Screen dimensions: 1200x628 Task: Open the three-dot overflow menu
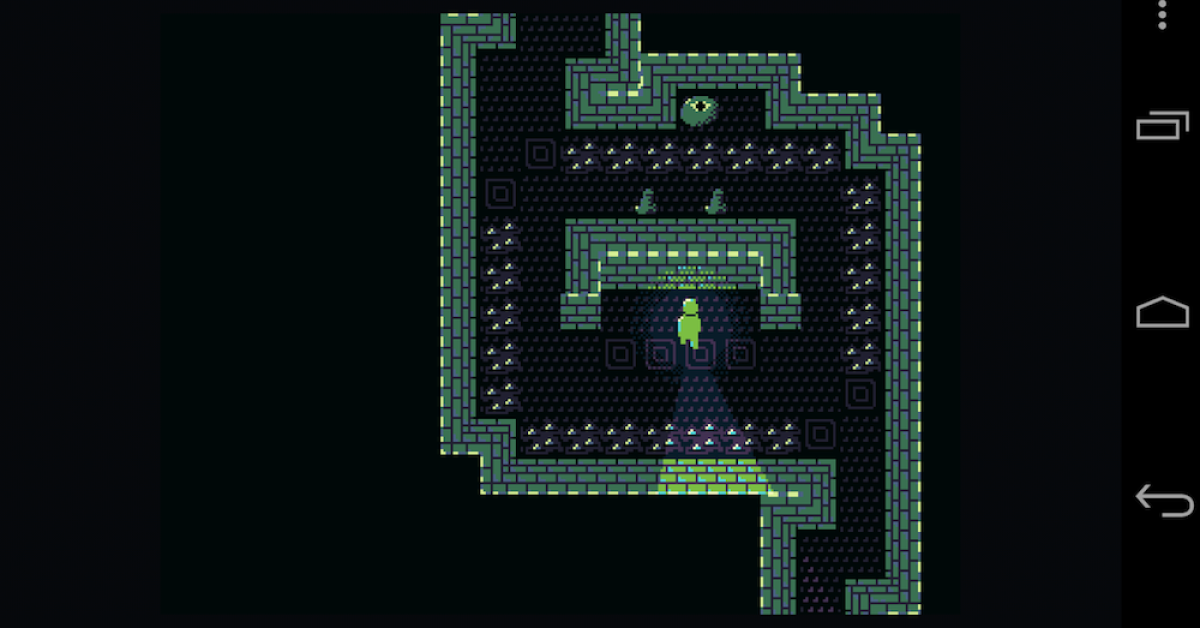click(1162, 15)
